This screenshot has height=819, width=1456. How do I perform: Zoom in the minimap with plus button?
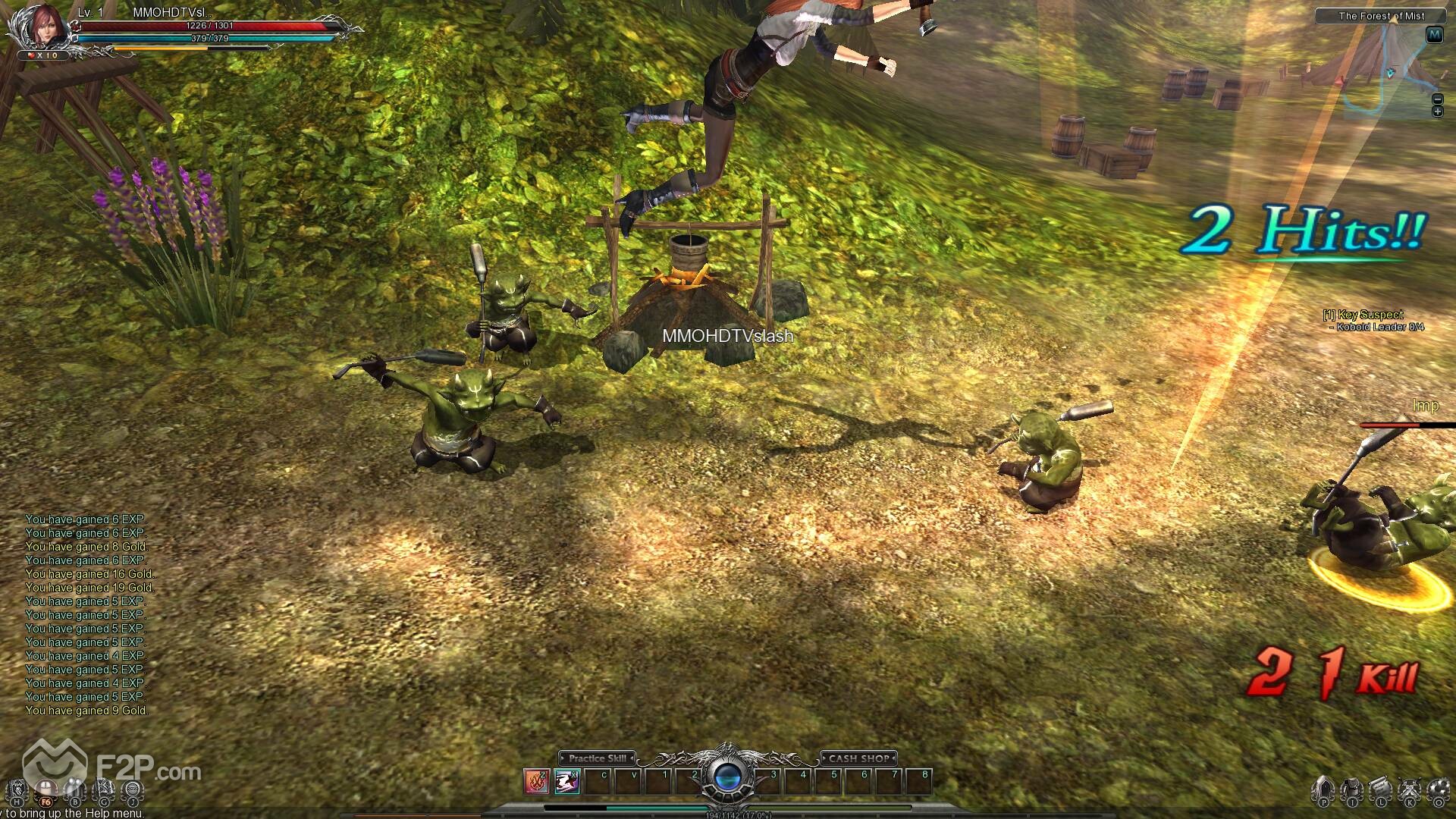1437,111
